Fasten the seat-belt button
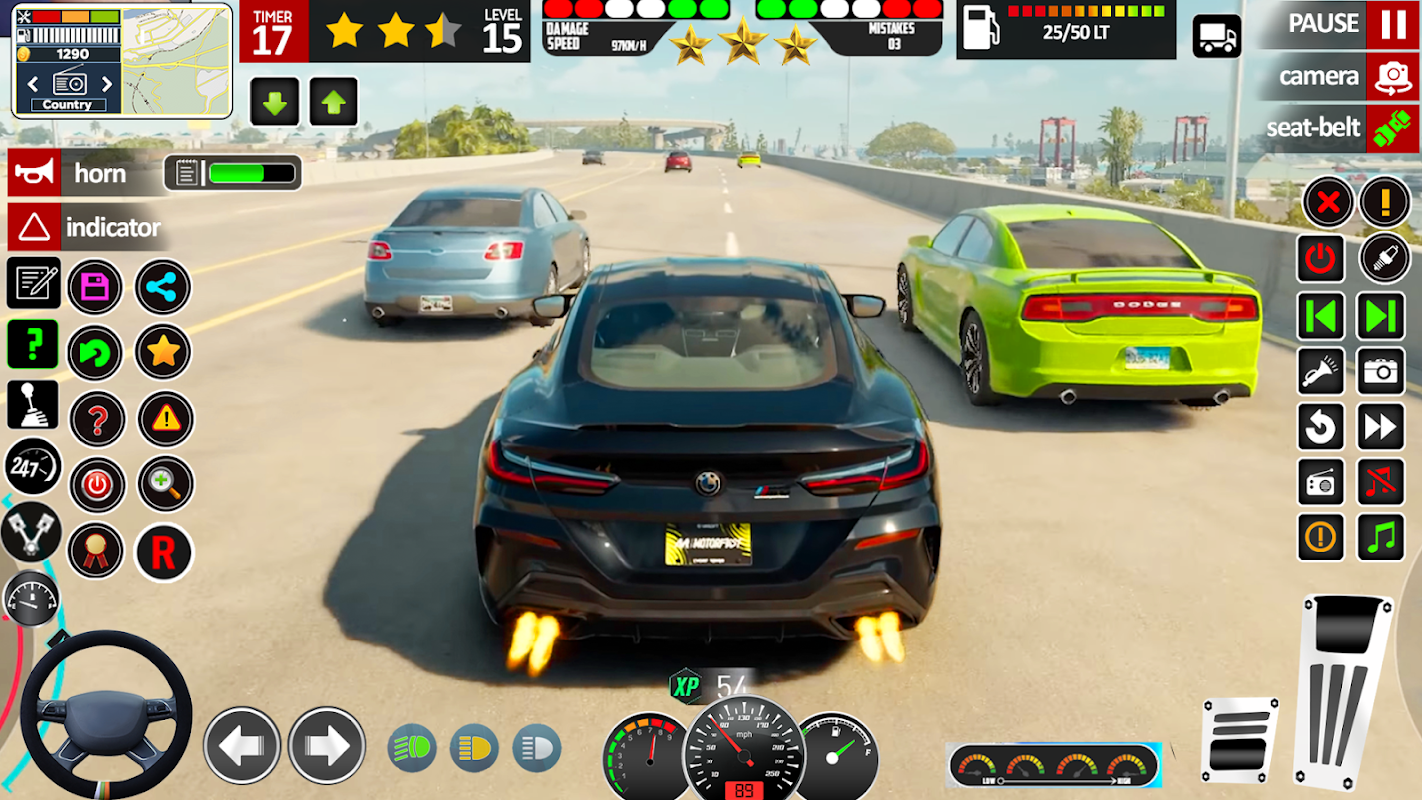 tap(1393, 129)
